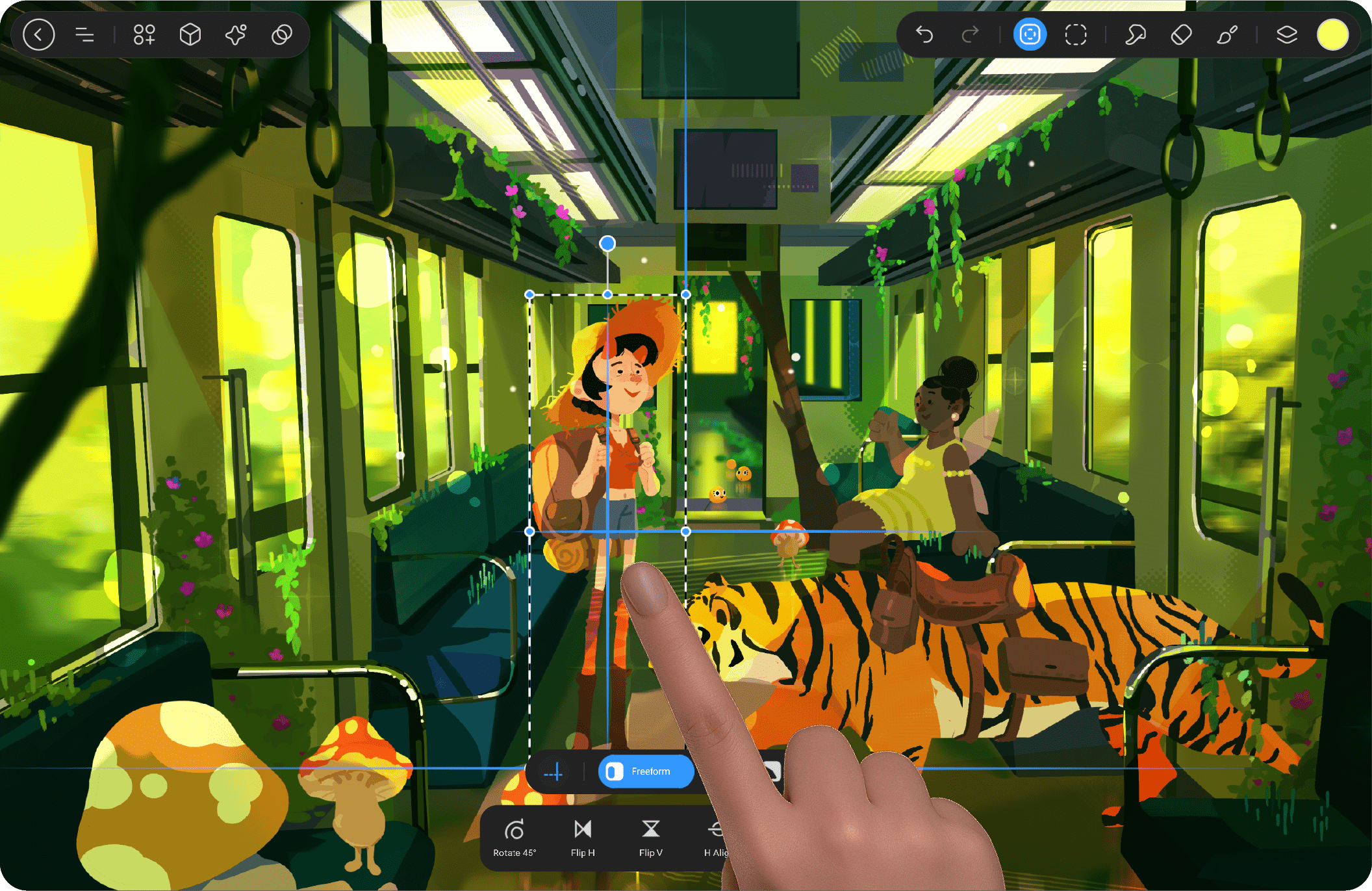Undo the last action
The width and height of the screenshot is (1372, 891).
click(924, 34)
